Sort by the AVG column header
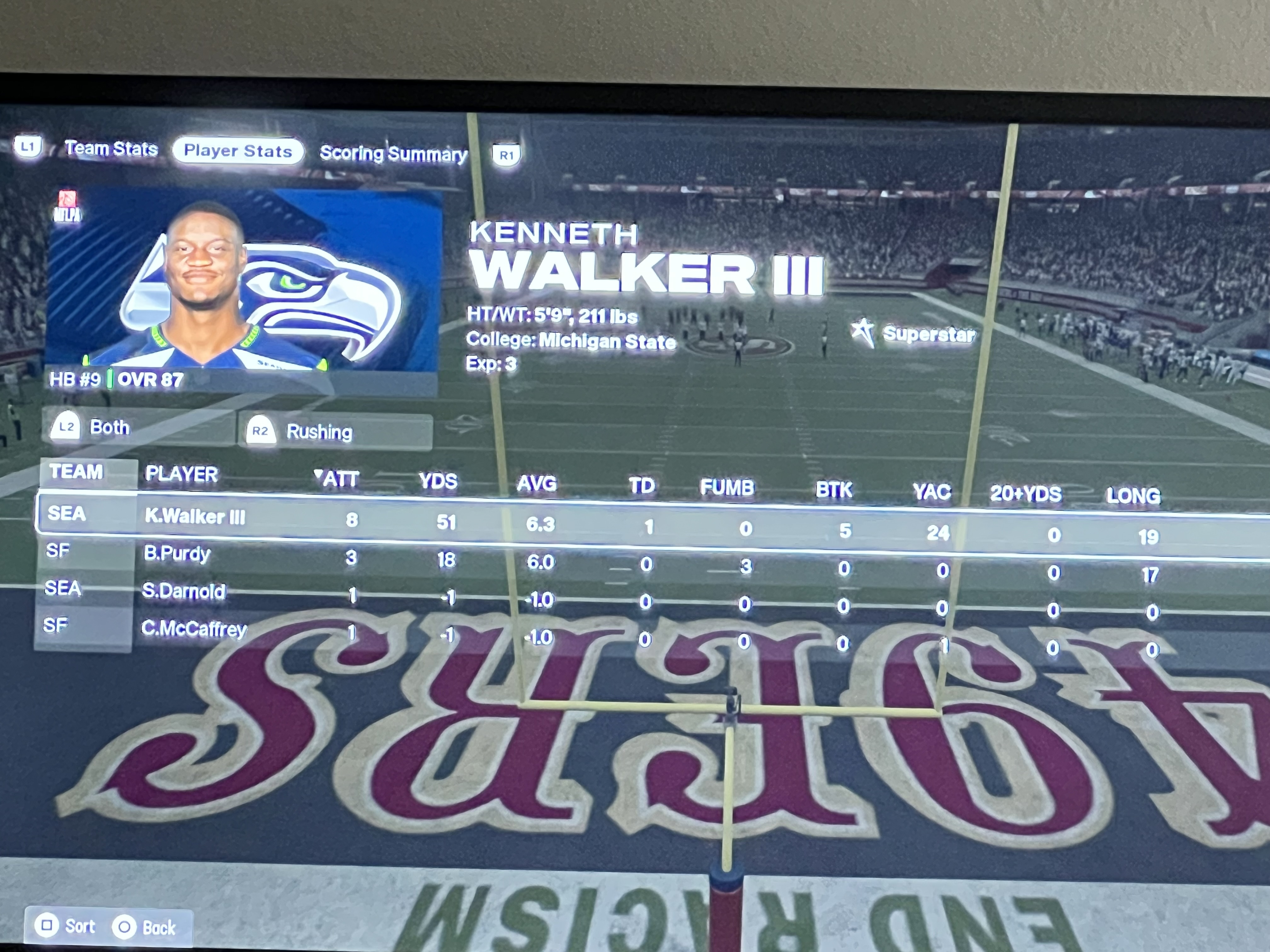This screenshot has height=952, width=1270. [536, 484]
